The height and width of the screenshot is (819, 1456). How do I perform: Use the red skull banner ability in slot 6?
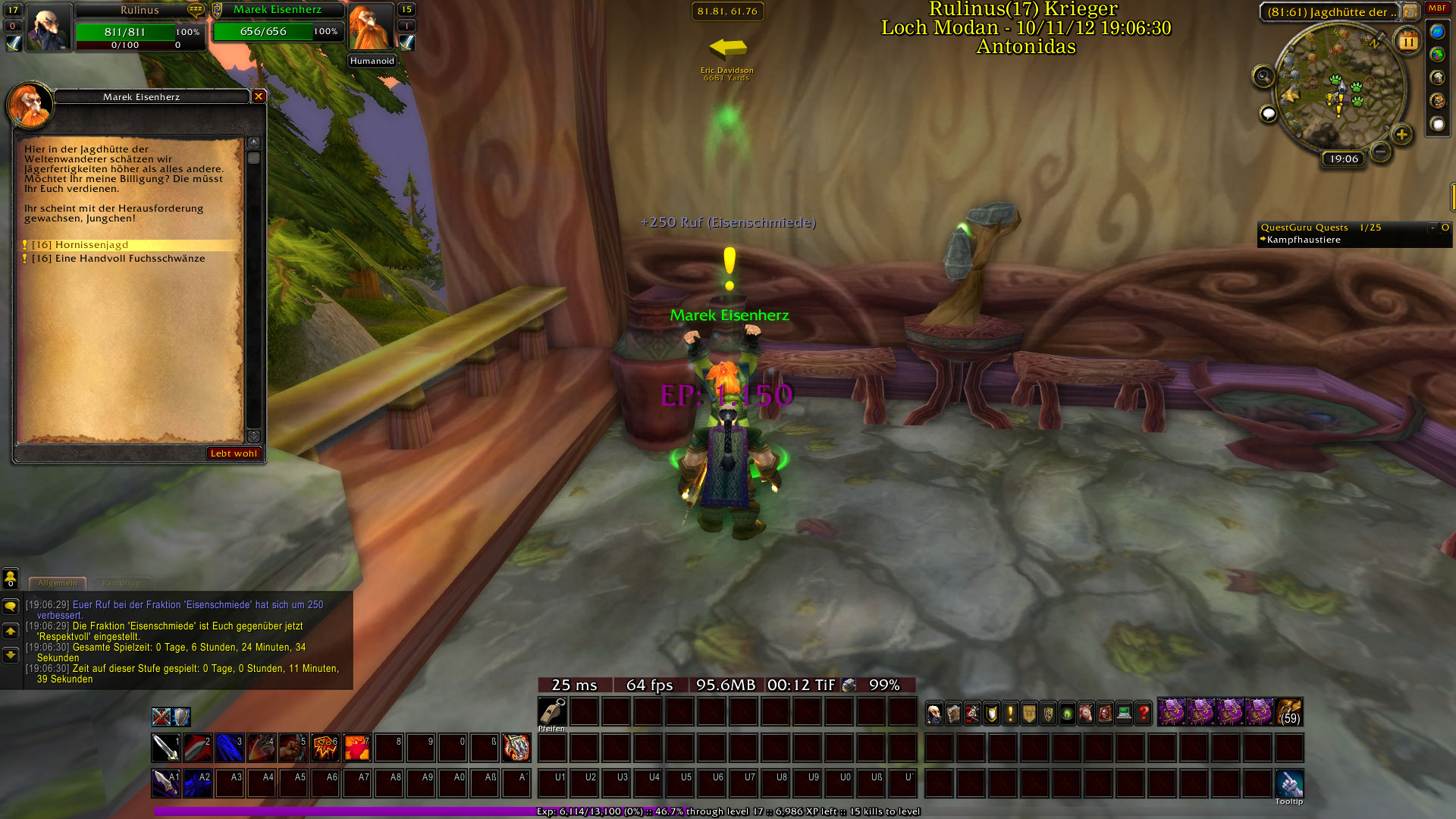click(325, 748)
